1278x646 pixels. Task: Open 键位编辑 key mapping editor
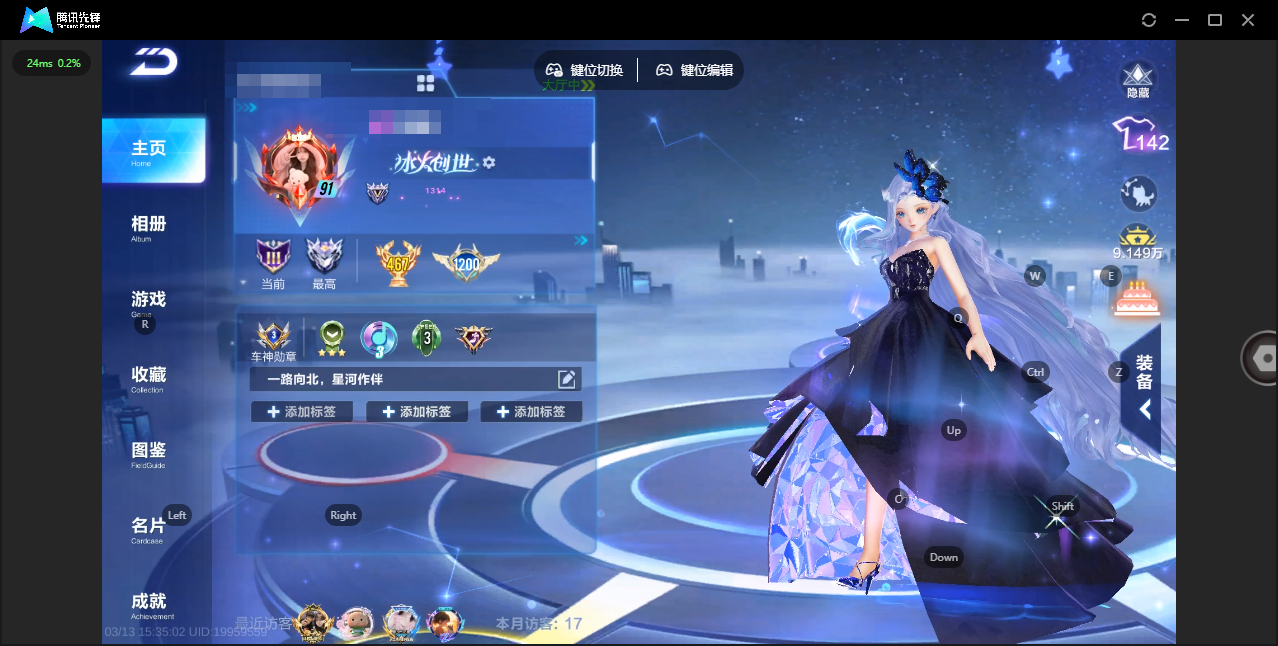(x=695, y=70)
